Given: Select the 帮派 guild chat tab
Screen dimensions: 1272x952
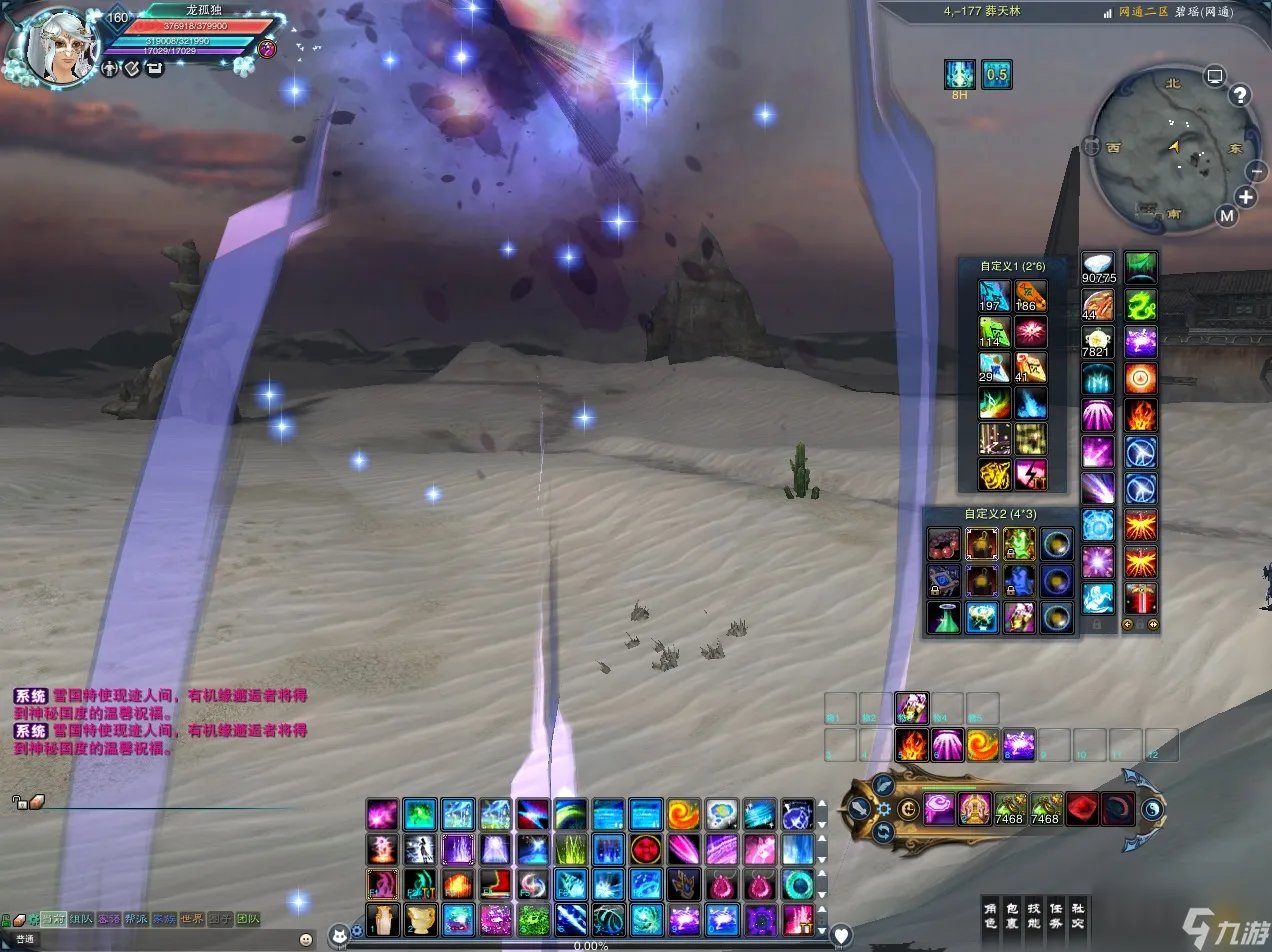Looking at the screenshot, I should (135, 918).
